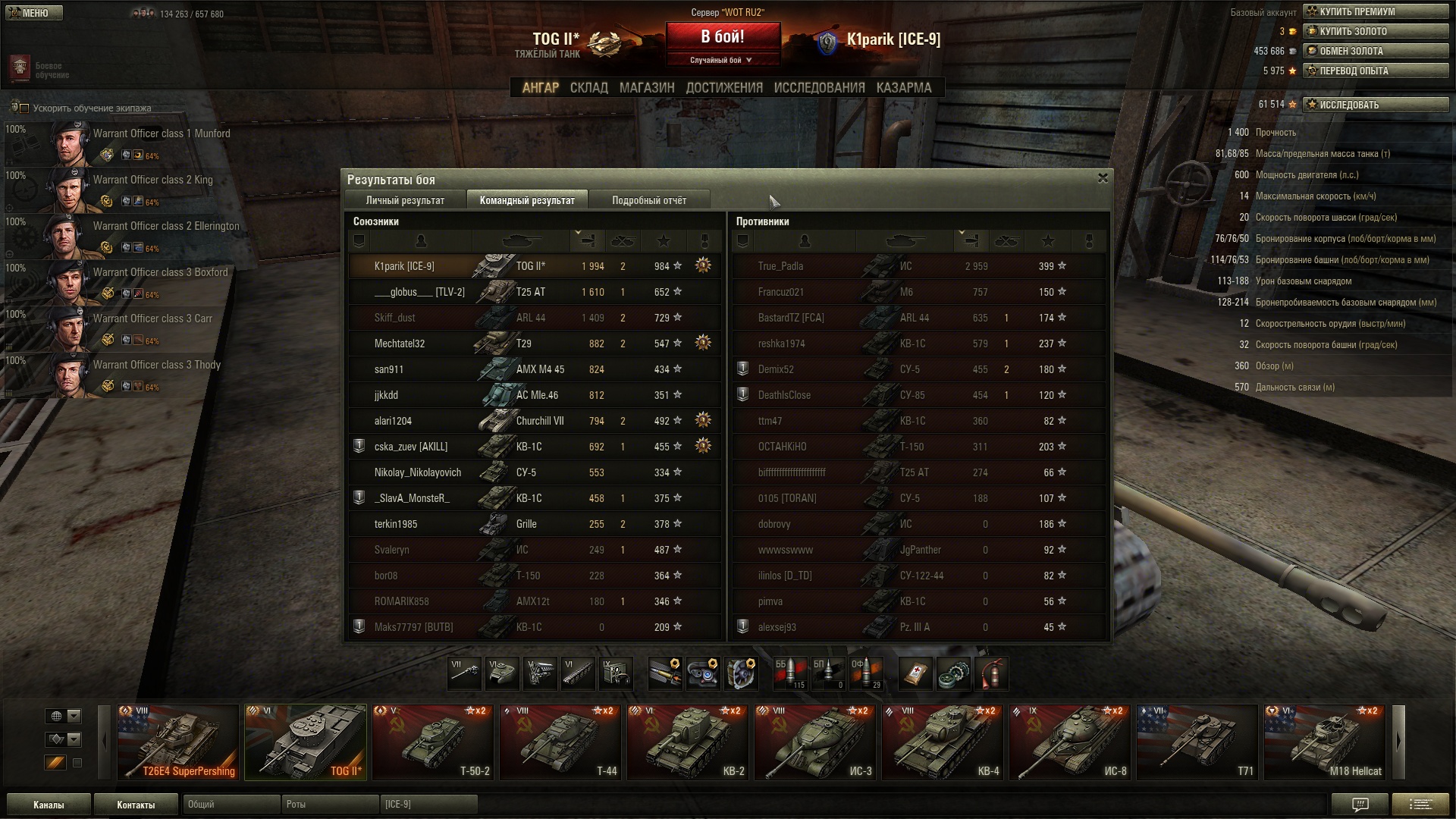
Task: Open the Подробный отчёт tab
Action: pyautogui.click(x=649, y=200)
